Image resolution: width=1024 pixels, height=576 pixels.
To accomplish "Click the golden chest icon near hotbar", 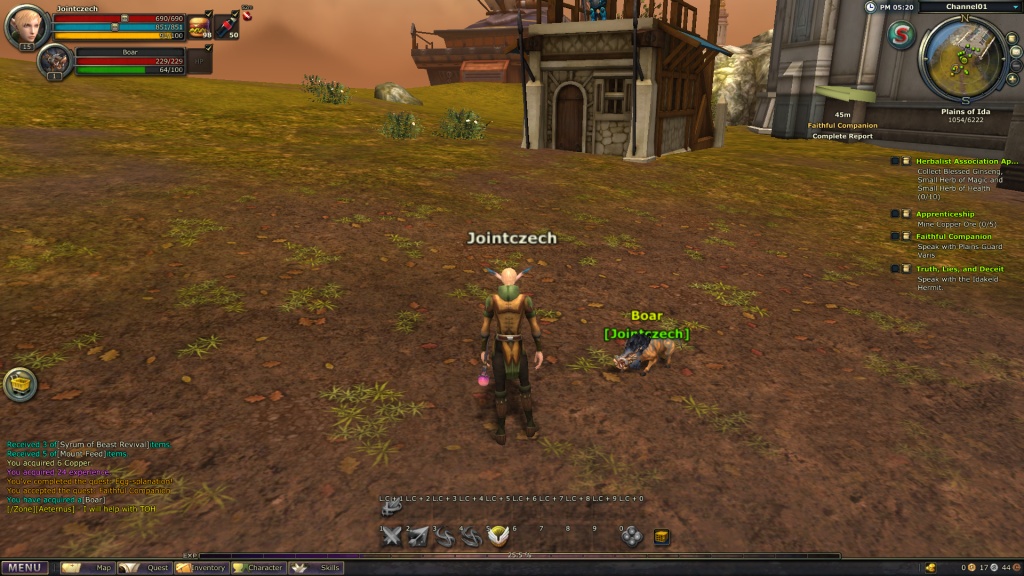I will [x=661, y=537].
